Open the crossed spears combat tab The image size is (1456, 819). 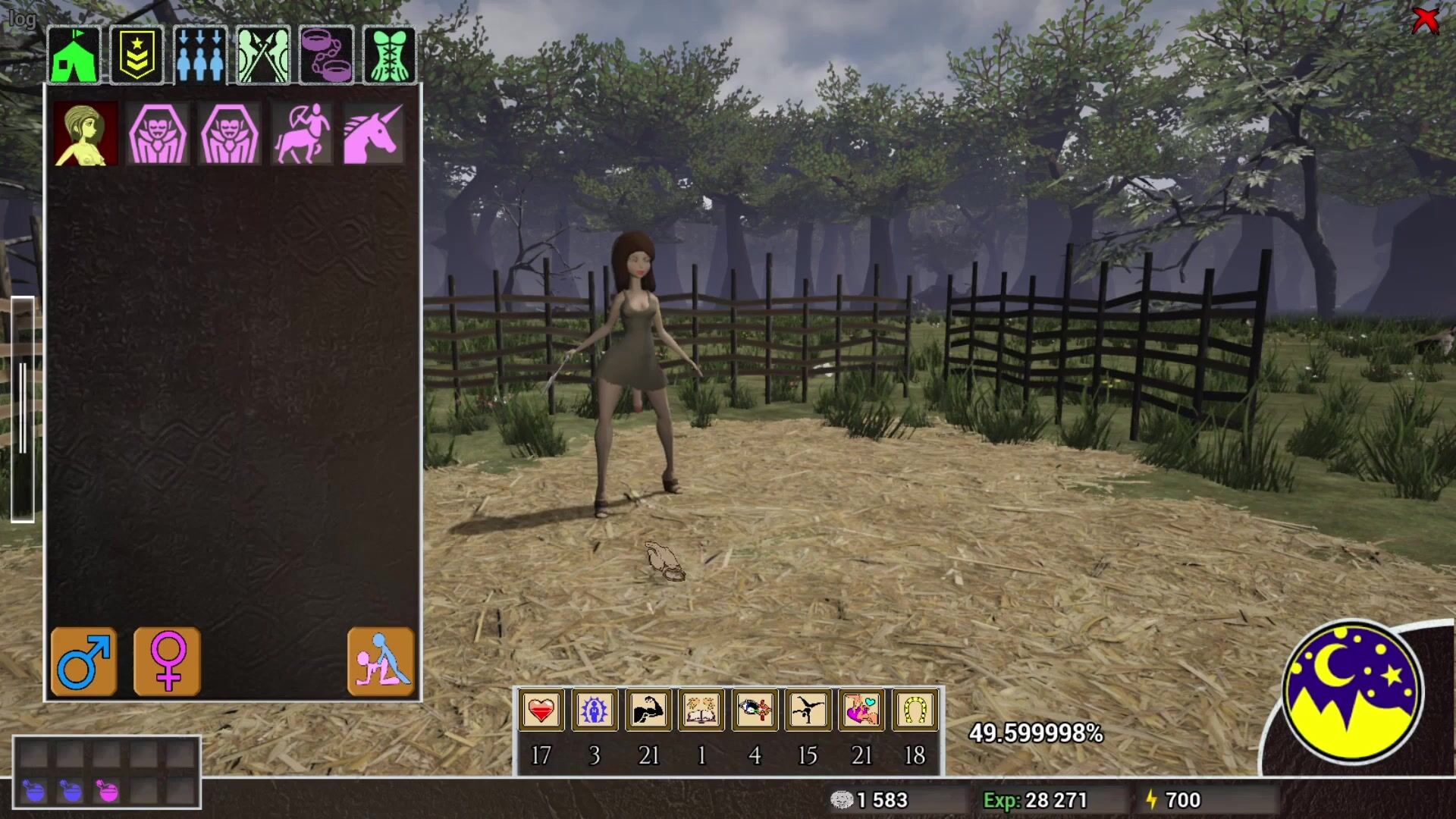pyautogui.click(x=263, y=55)
